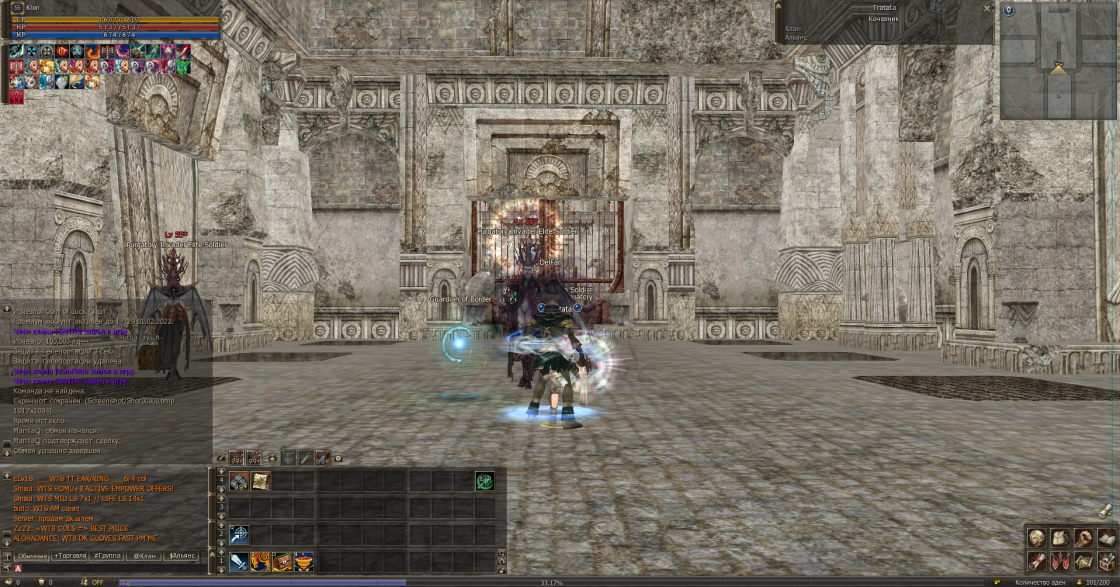
Task: Open the system menu chest icon
Action: 1105,561
